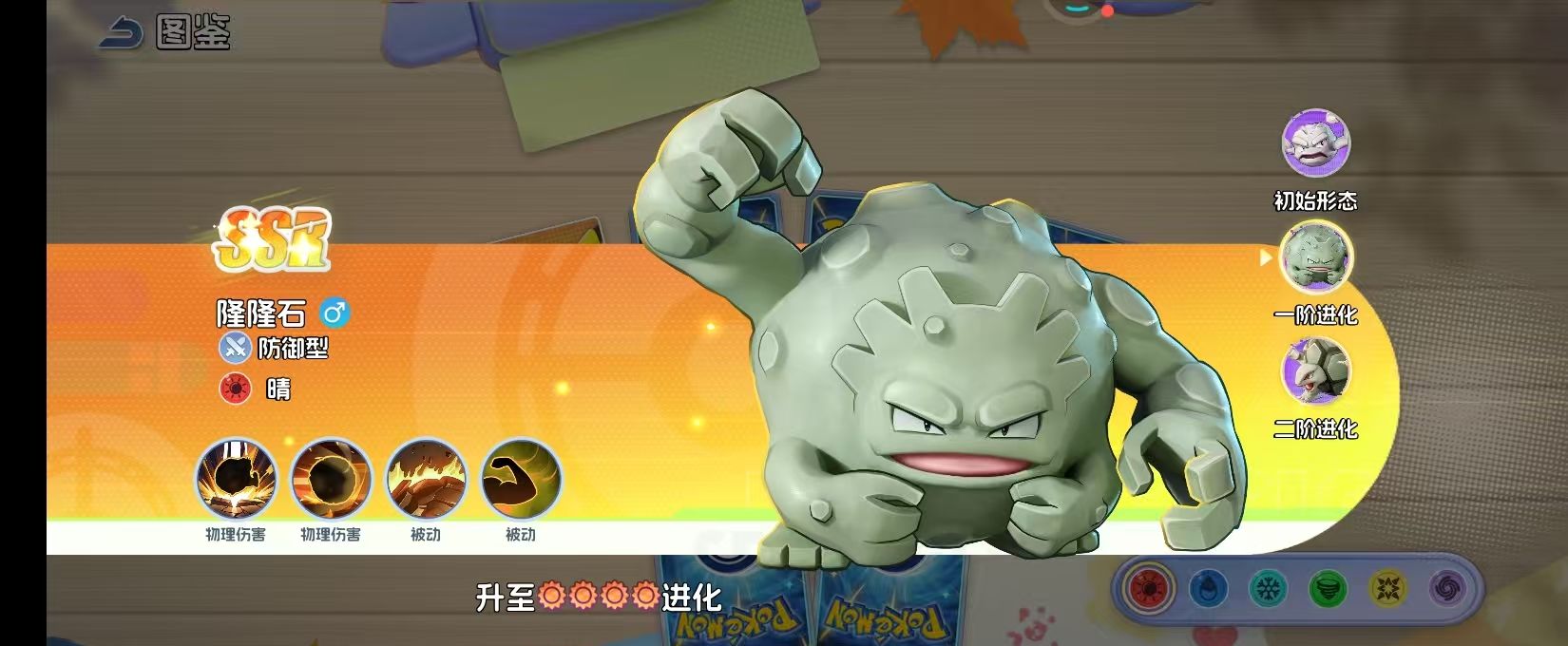Switch to the blue water drop filter
Image resolution: width=1568 pixels, height=646 pixels.
click(1207, 589)
